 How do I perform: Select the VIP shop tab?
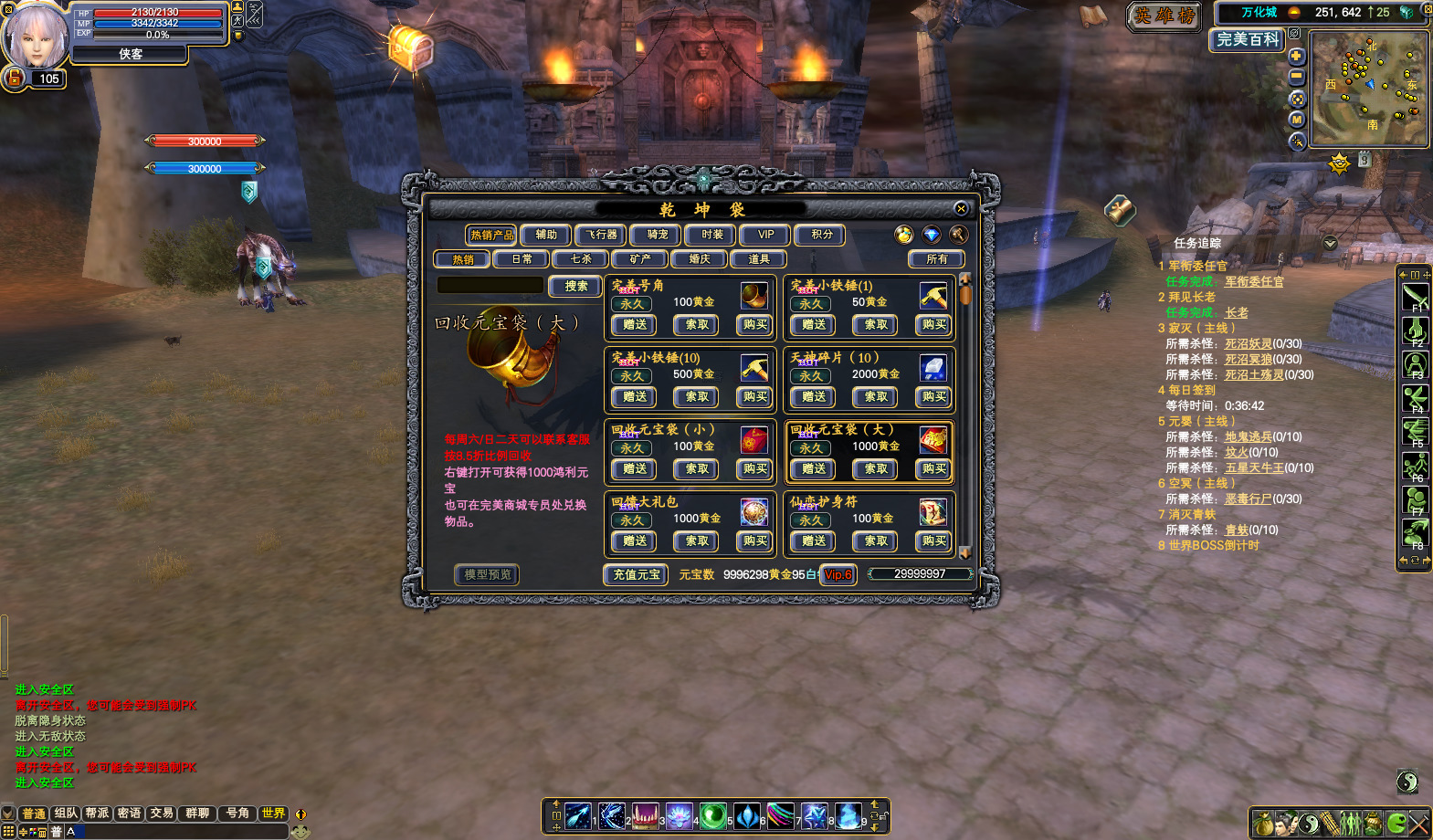[x=765, y=236]
